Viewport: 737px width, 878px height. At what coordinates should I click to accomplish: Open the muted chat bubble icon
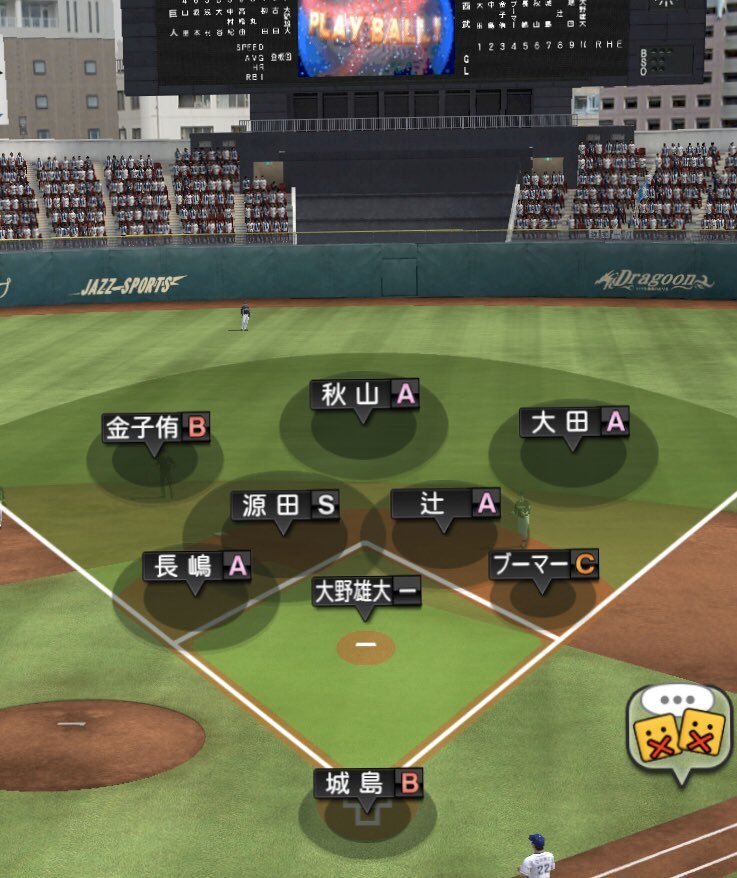(x=679, y=734)
